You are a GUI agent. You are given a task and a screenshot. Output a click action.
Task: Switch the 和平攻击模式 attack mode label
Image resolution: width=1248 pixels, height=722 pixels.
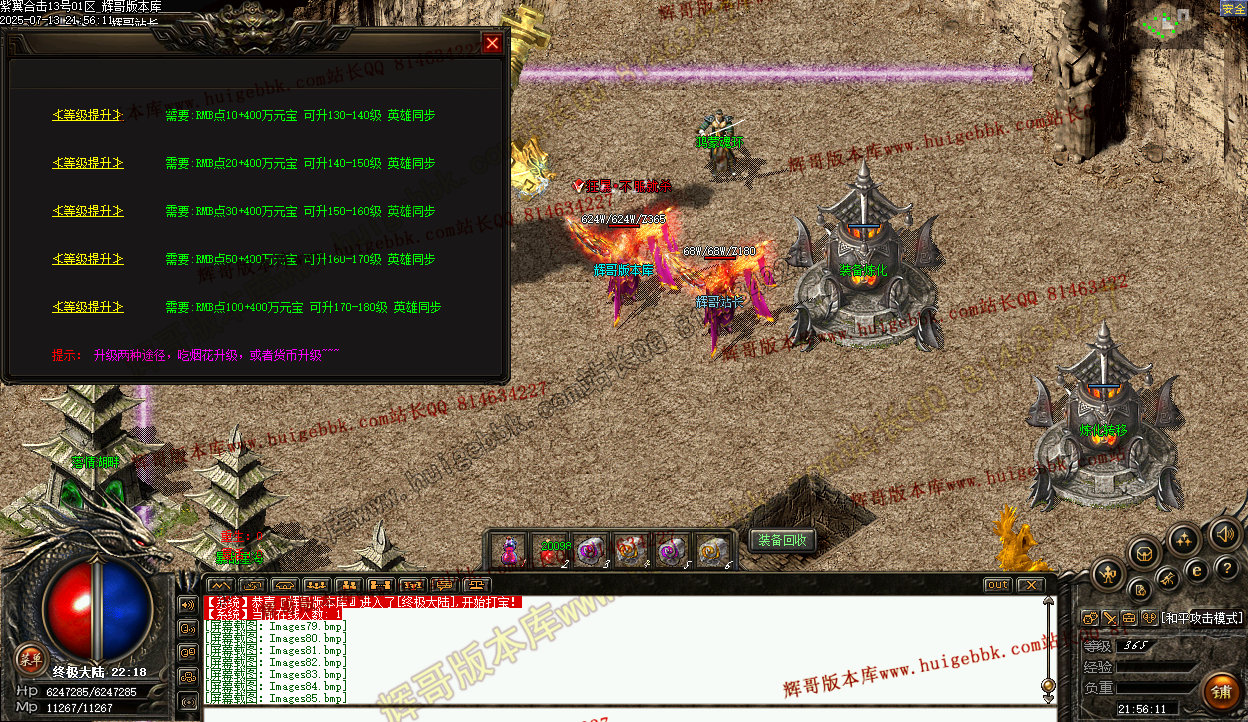point(1201,619)
